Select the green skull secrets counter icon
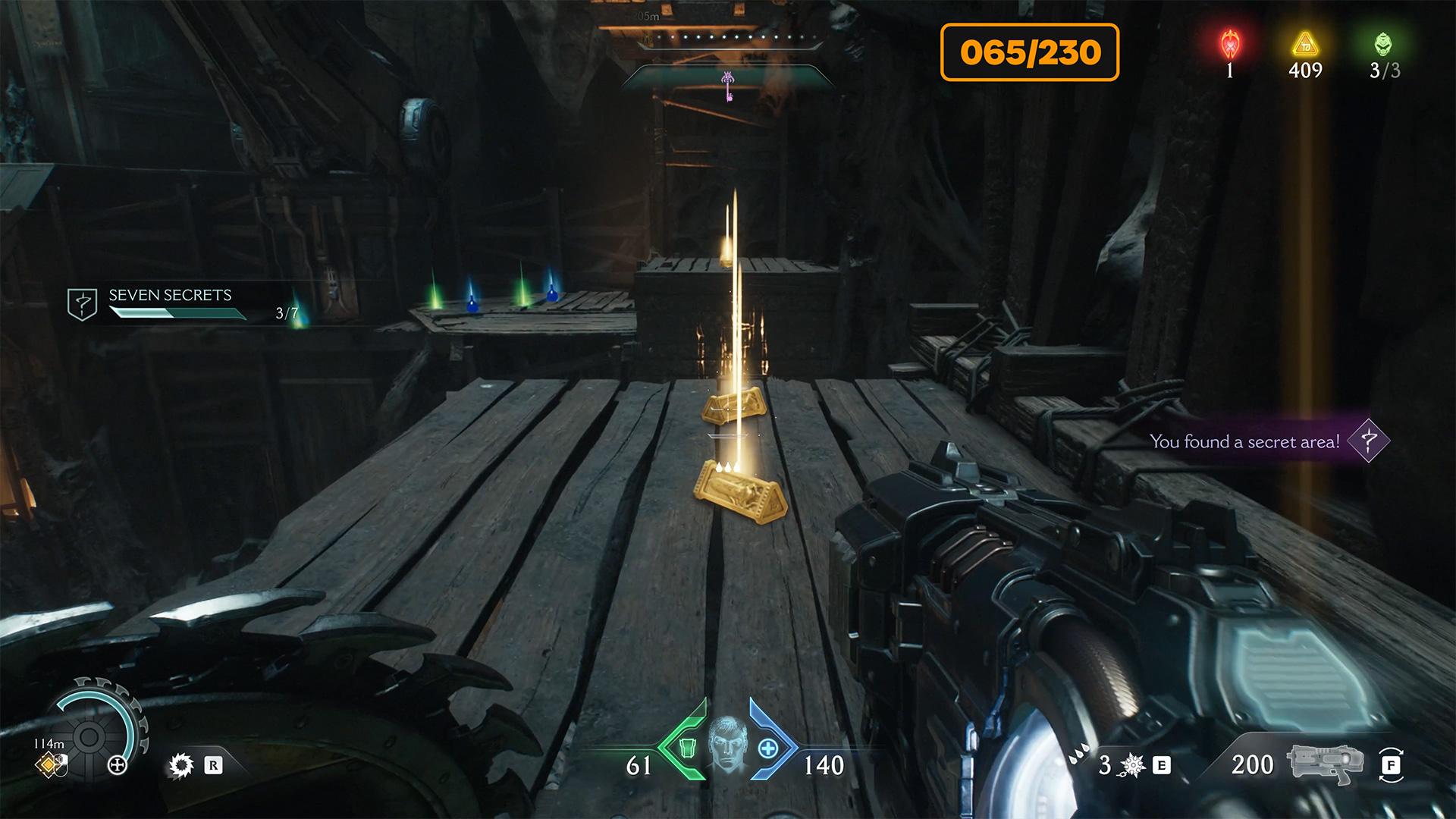Screen dimensions: 1456x819 tap(1383, 45)
